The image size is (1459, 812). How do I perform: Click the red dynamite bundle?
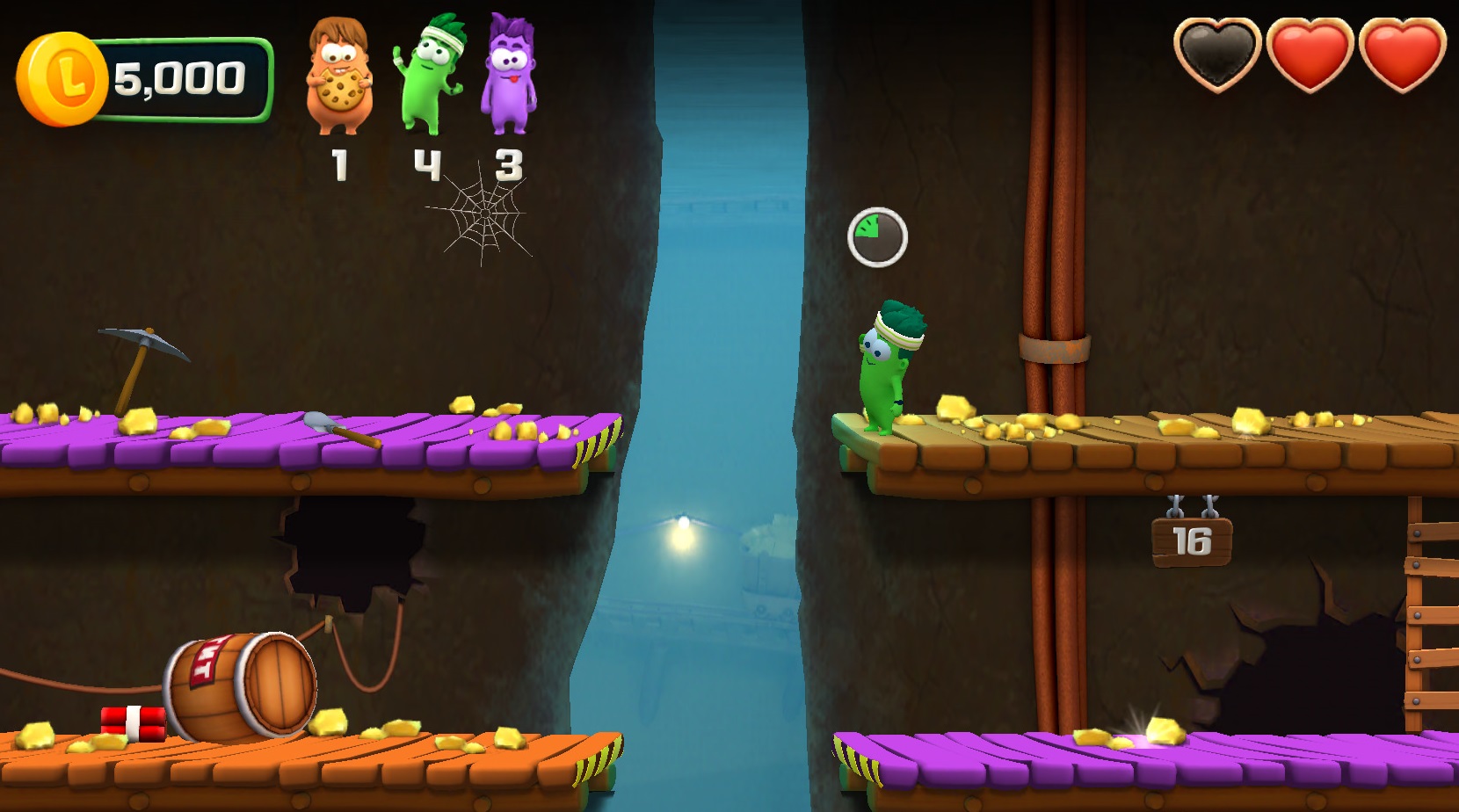(x=132, y=725)
